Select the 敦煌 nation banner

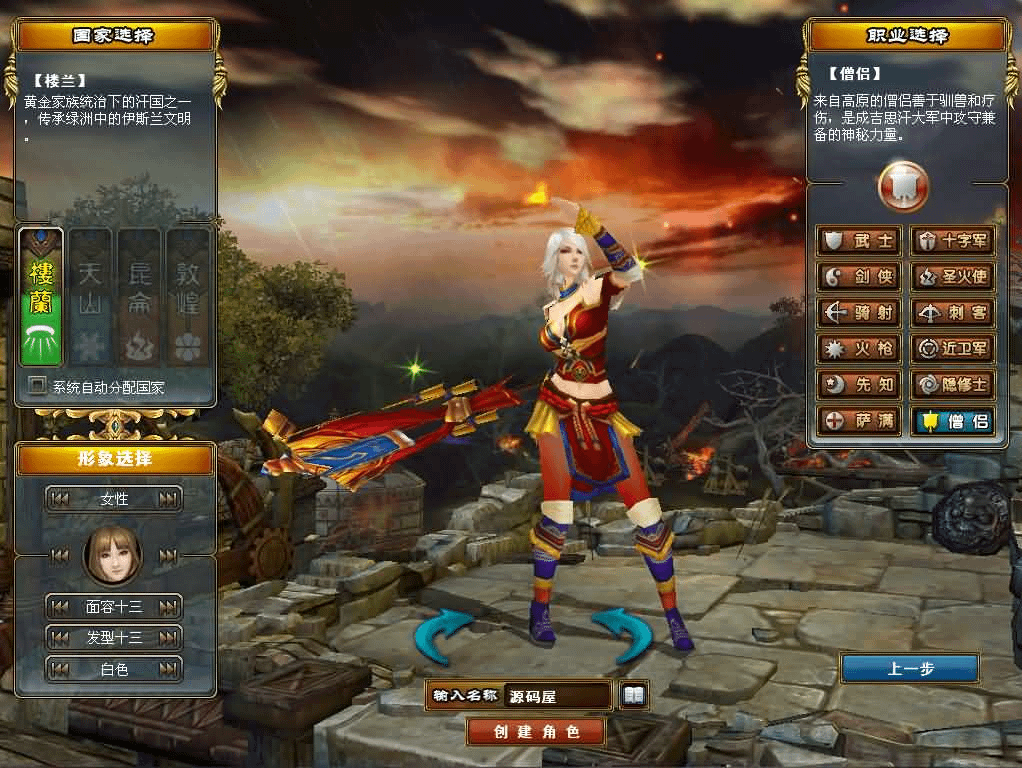pyautogui.click(x=188, y=298)
